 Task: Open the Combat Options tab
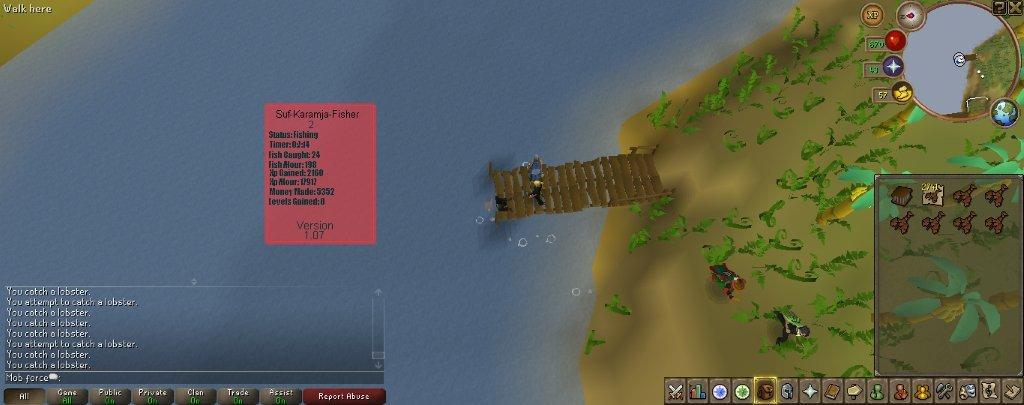(676, 391)
